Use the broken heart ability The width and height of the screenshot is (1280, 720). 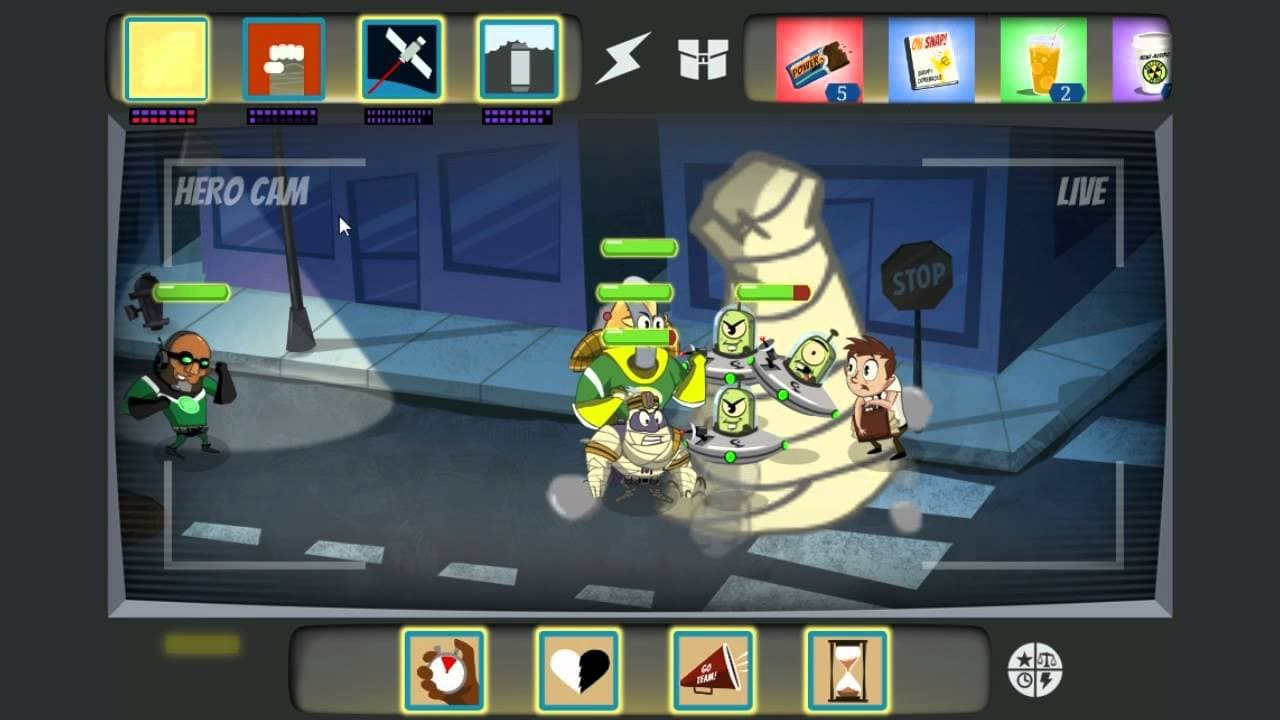[x=579, y=670]
